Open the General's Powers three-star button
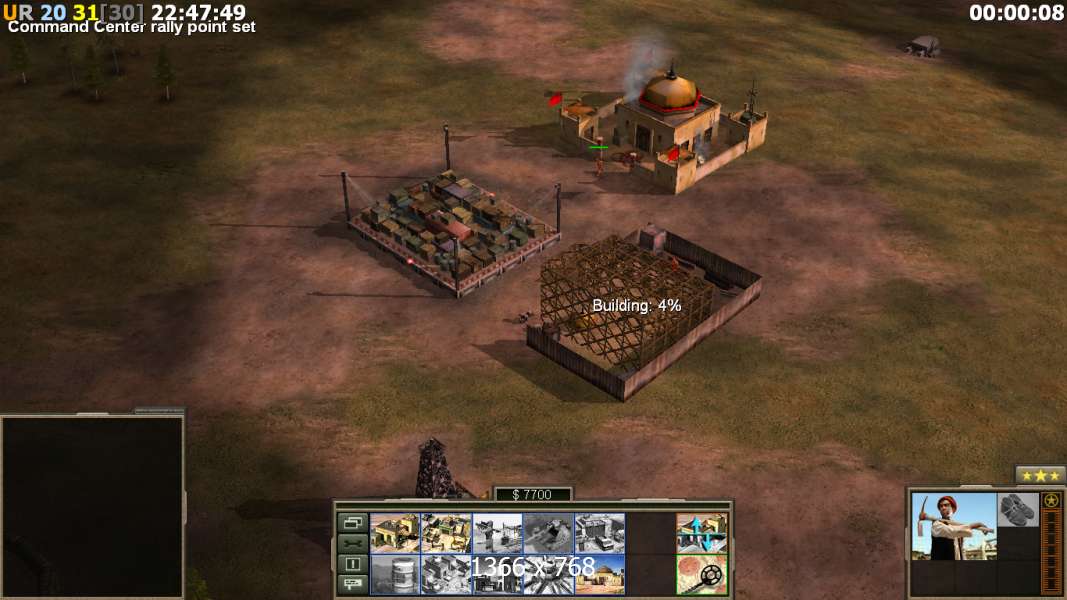 (x=1040, y=475)
